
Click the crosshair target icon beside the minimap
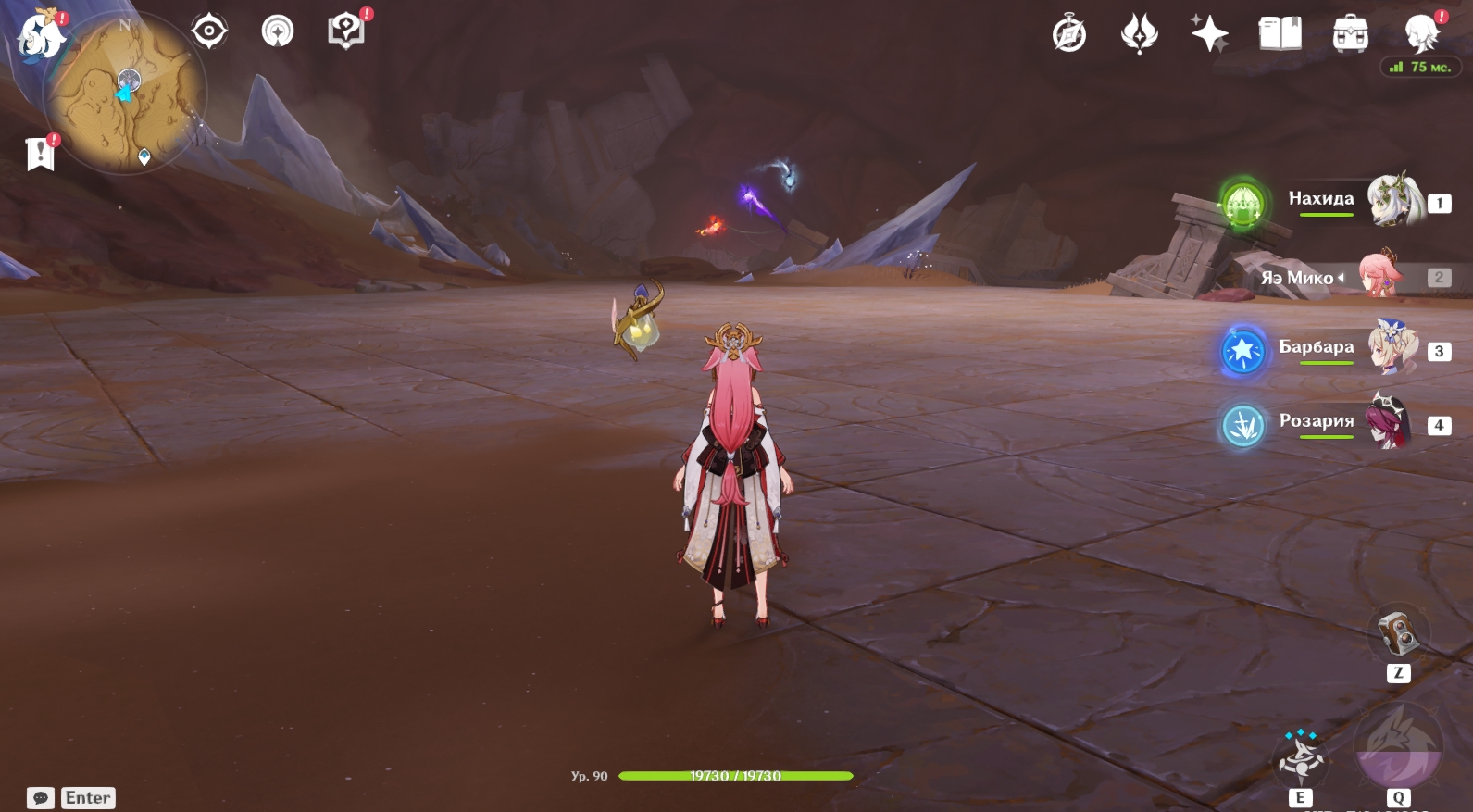pos(209,31)
